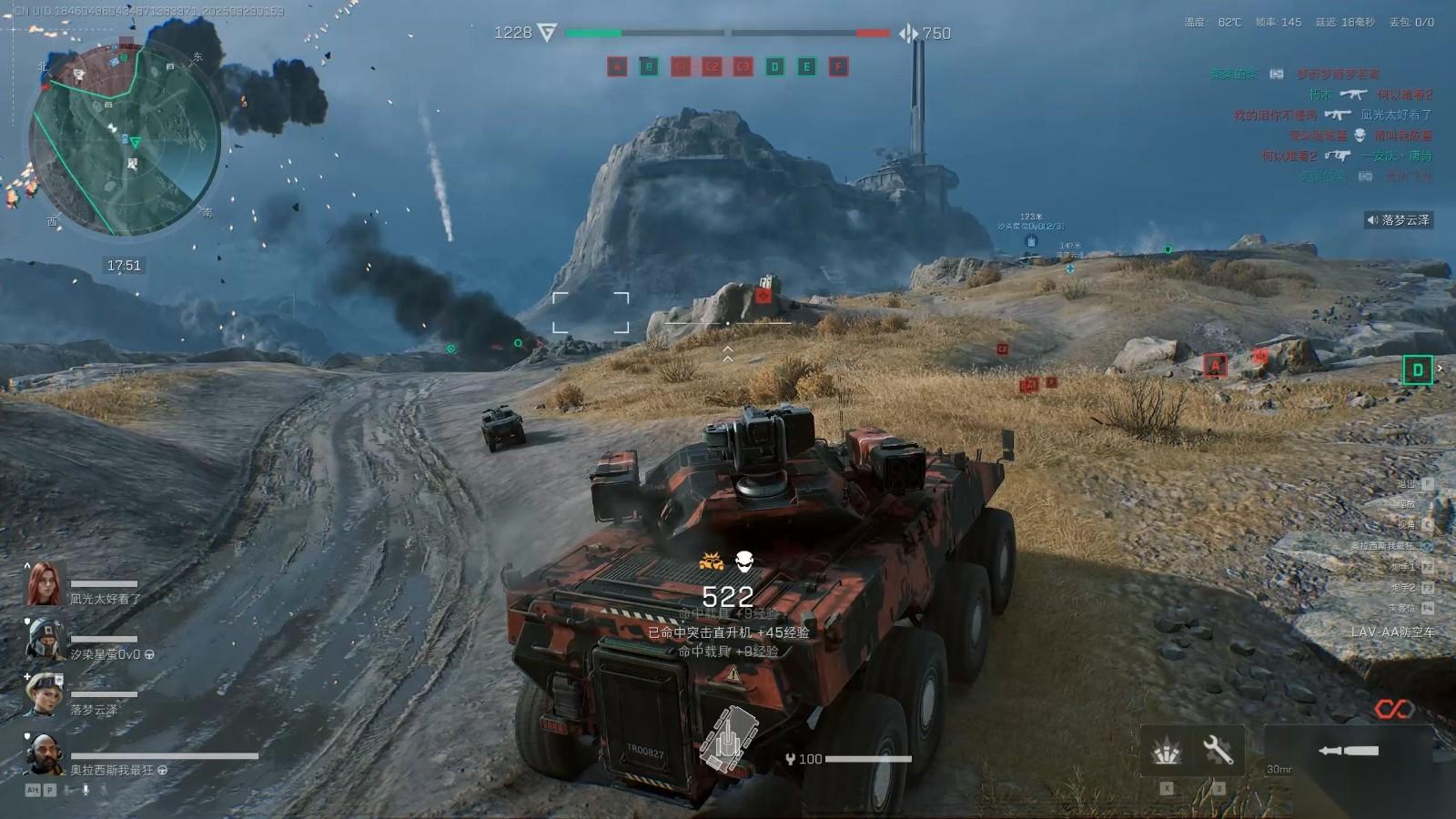The image size is (1456, 819).
Task: Click the green D objective marker
Action: point(1417,369)
